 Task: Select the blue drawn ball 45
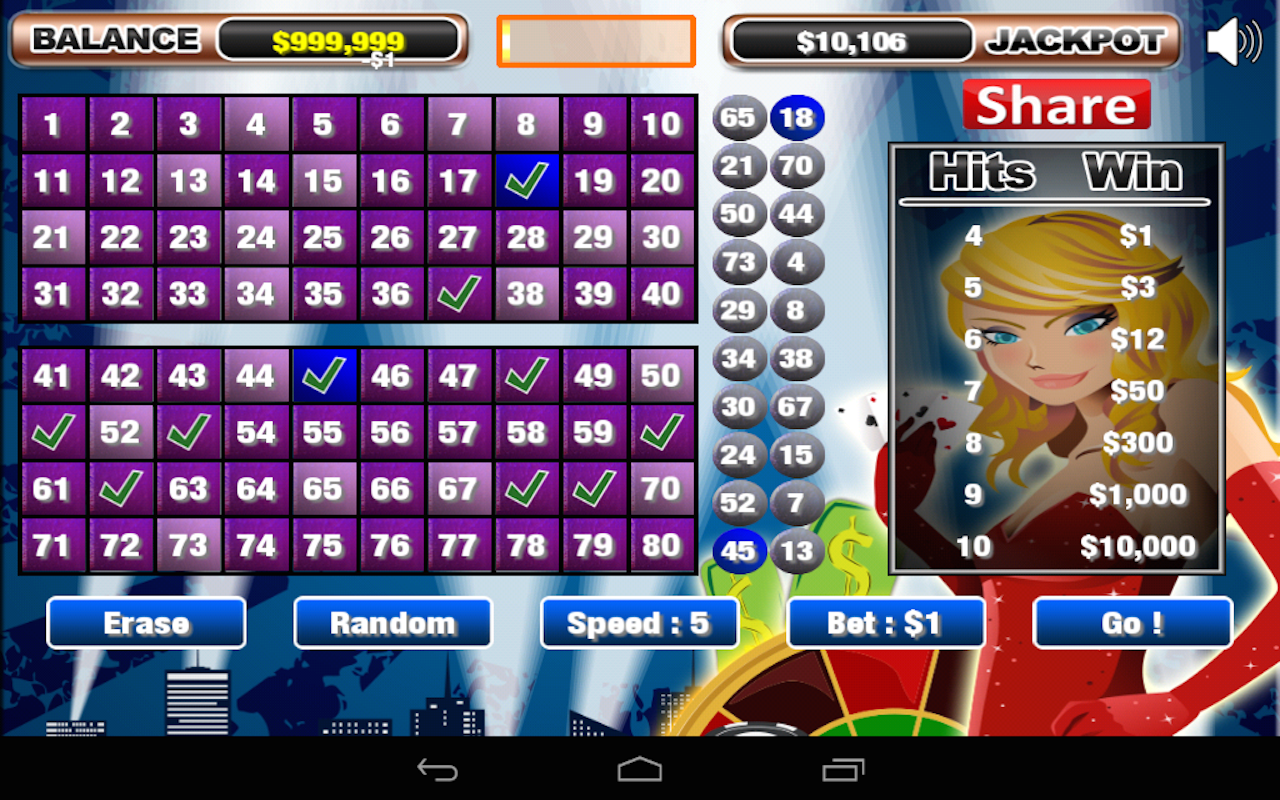point(738,551)
